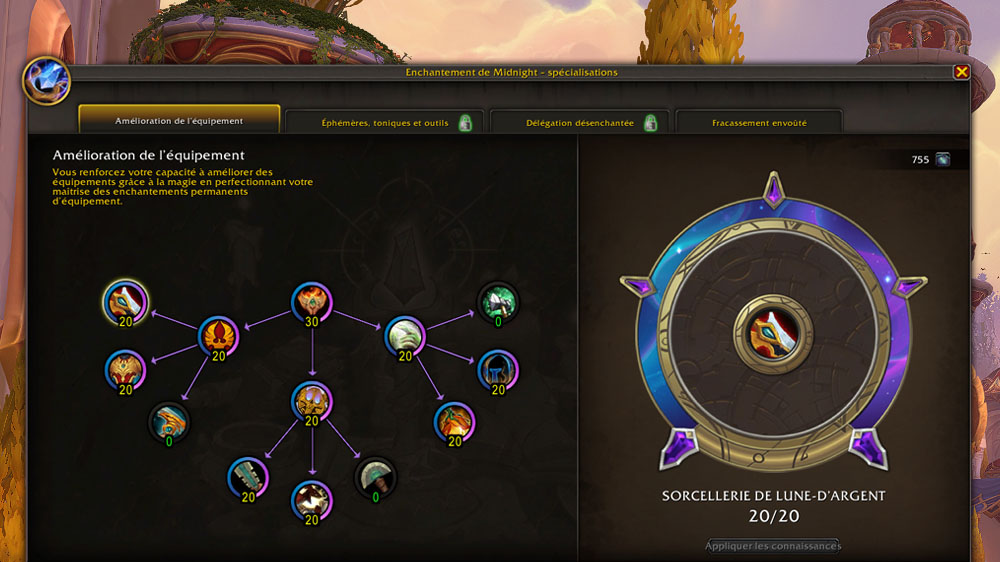Select the highlighted red and white helm node
This screenshot has height=562, width=1000.
126,301
